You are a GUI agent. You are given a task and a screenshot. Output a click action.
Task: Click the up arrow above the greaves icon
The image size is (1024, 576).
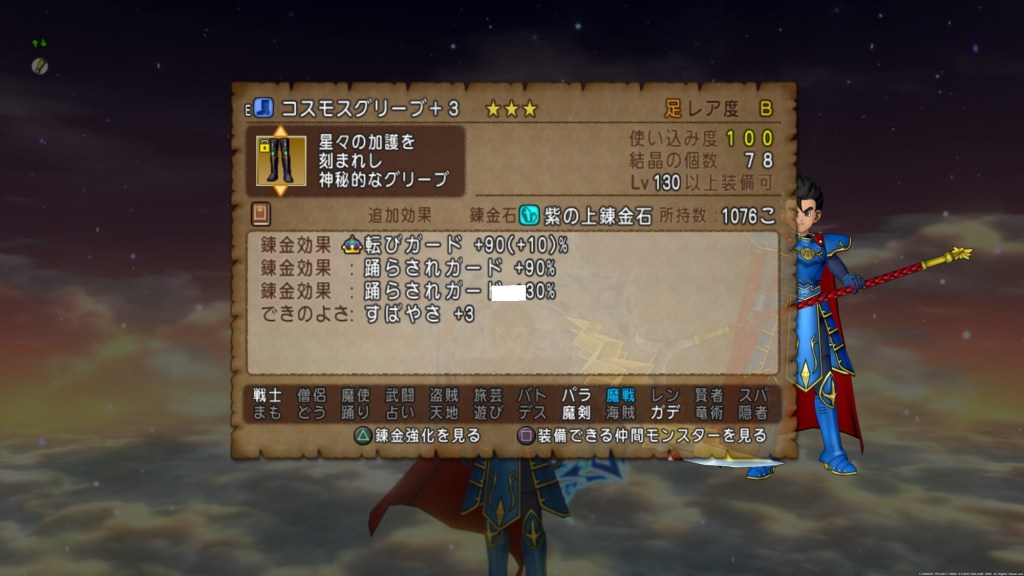pos(280,131)
